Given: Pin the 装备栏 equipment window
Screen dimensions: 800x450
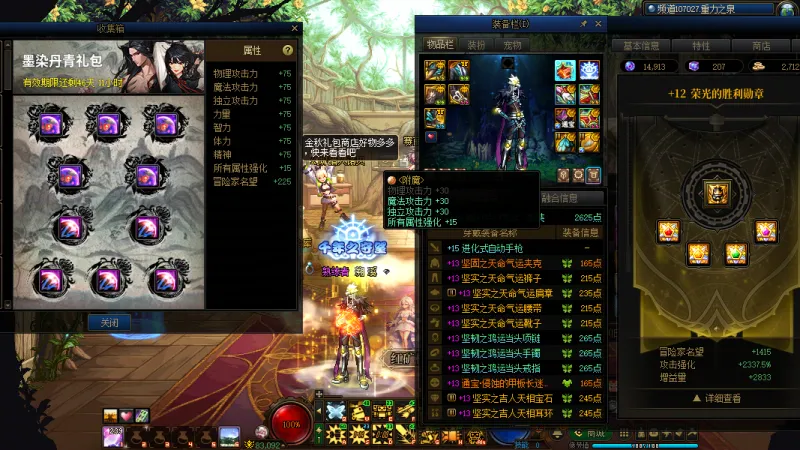Looking at the screenshot, I should (x=584, y=23).
